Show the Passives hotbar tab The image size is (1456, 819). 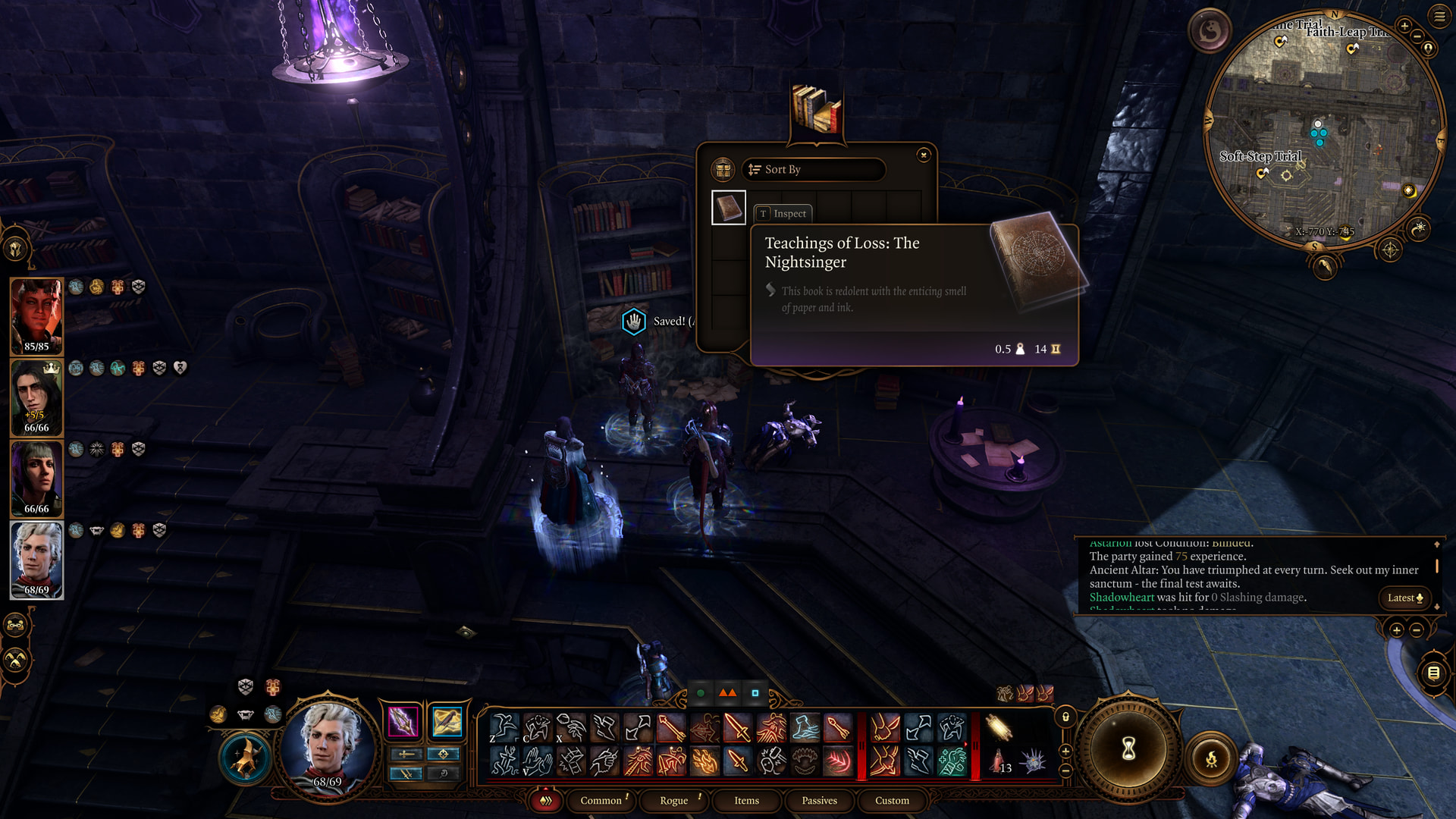(819, 800)
